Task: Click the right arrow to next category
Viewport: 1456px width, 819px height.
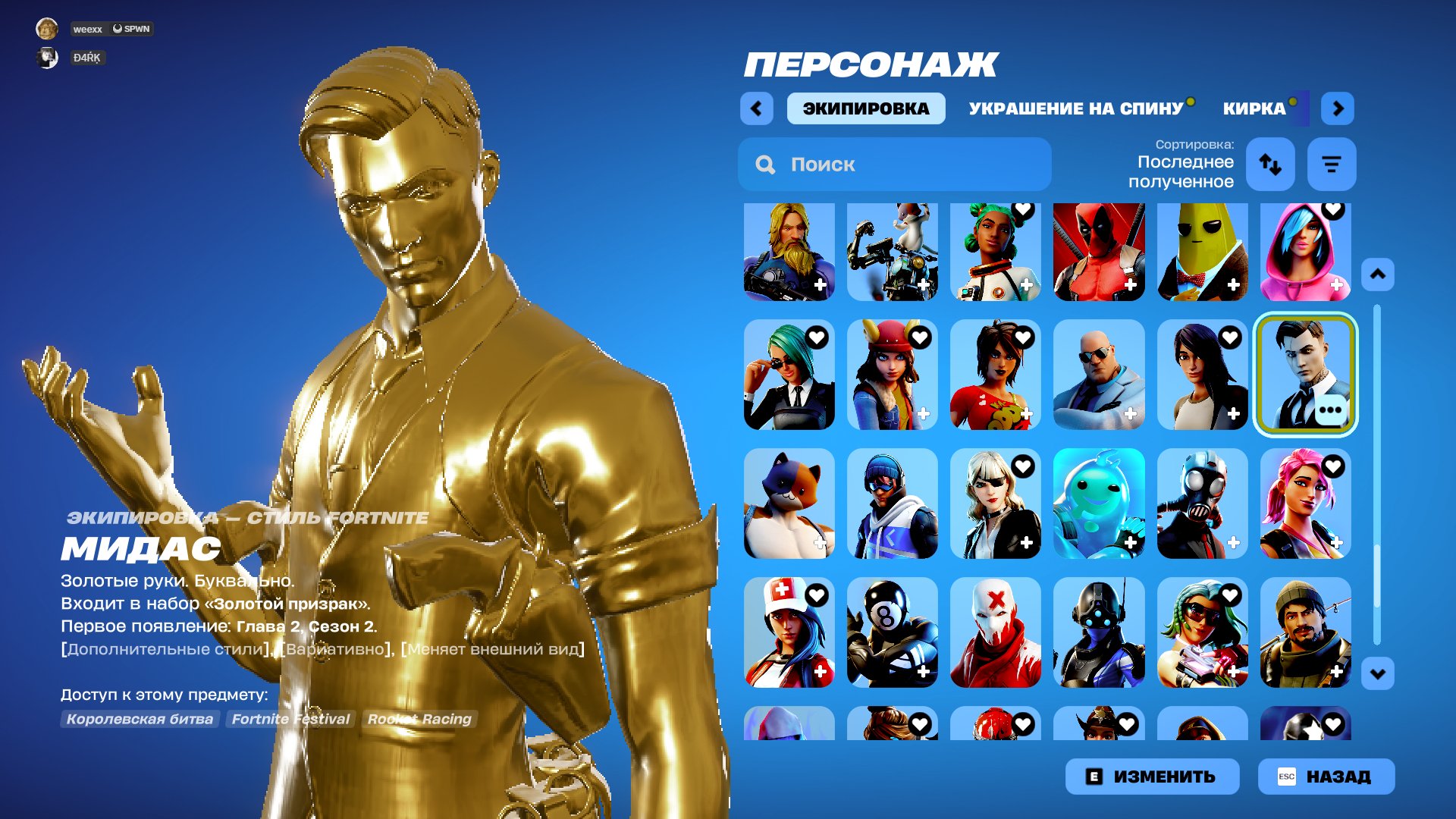Action: pyautogui.click(x=1338, y=108)
